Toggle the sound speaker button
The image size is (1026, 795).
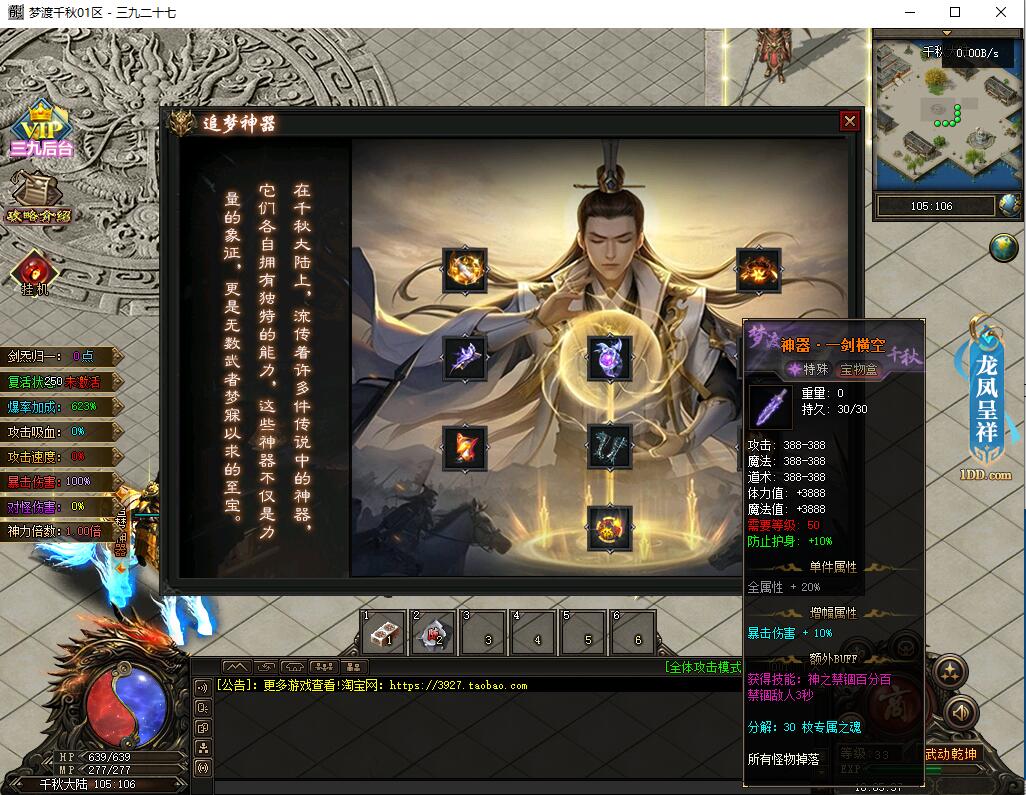pos(960,713)
